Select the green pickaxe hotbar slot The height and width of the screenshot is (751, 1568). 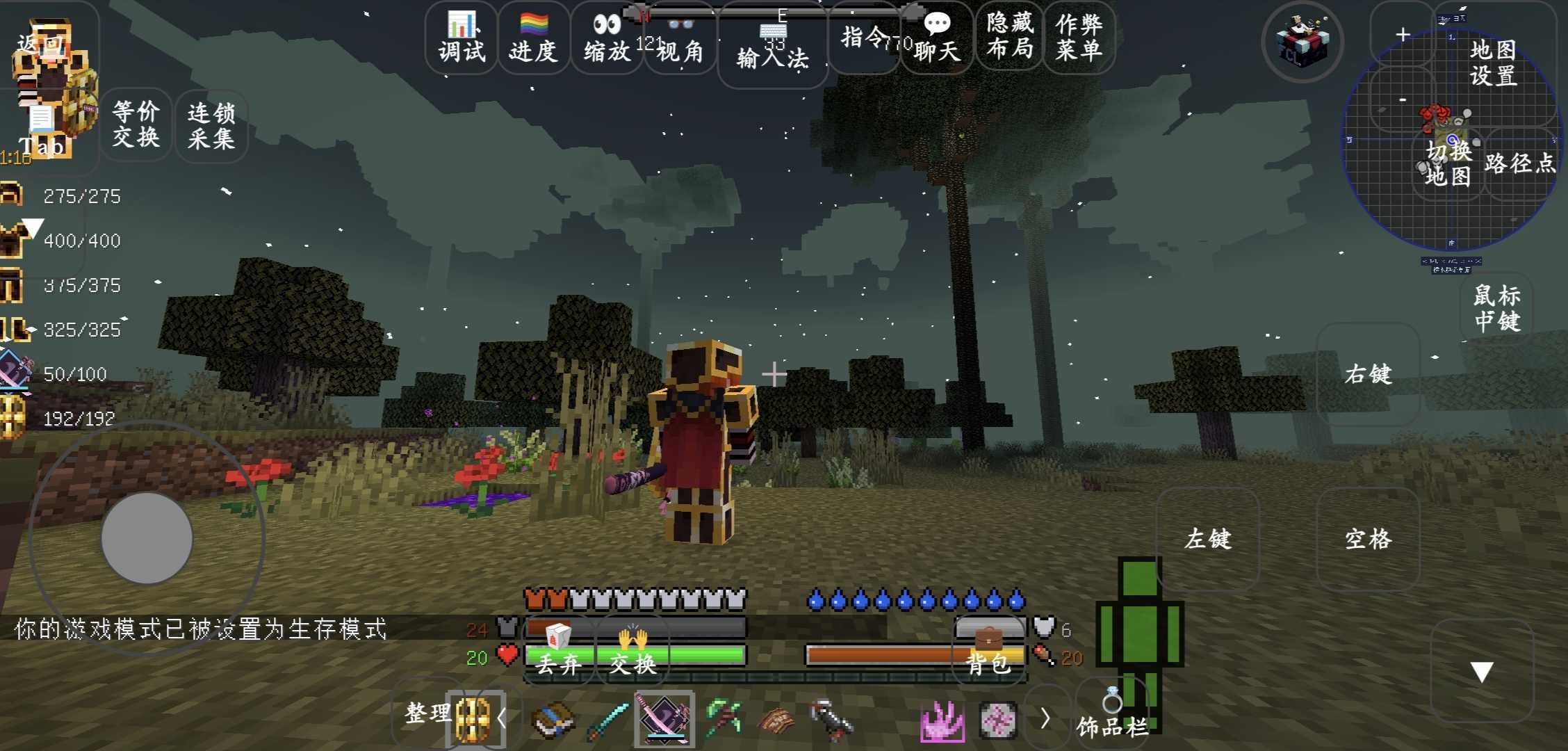[723, 719]
